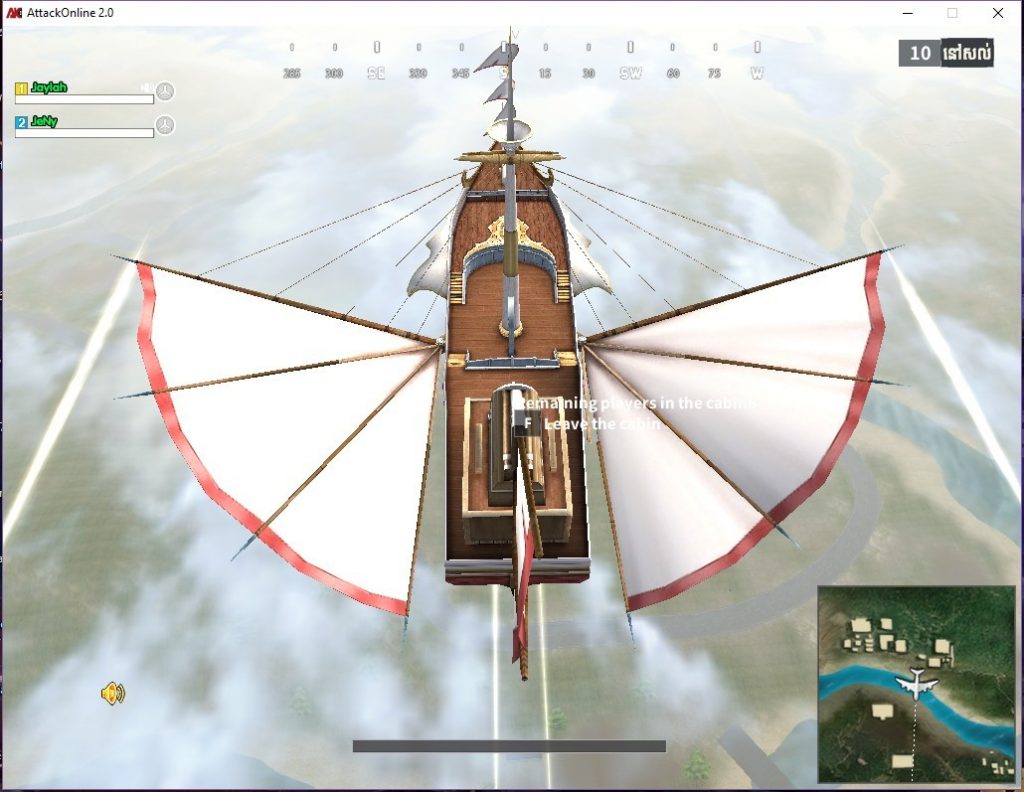Viewport: 1024px width, 792px height.
Task: Close the AttackOnline 2.0 window
Action: [x=997, y=13]
